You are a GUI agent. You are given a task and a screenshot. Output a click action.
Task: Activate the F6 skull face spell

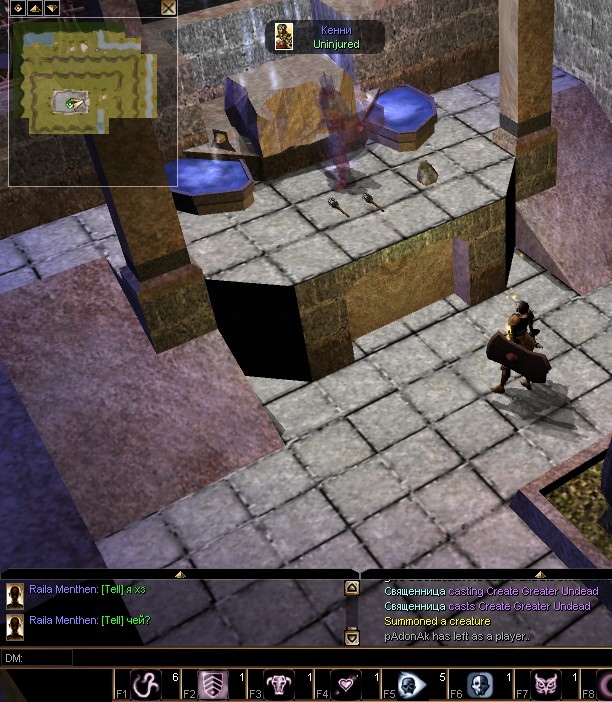479,685
